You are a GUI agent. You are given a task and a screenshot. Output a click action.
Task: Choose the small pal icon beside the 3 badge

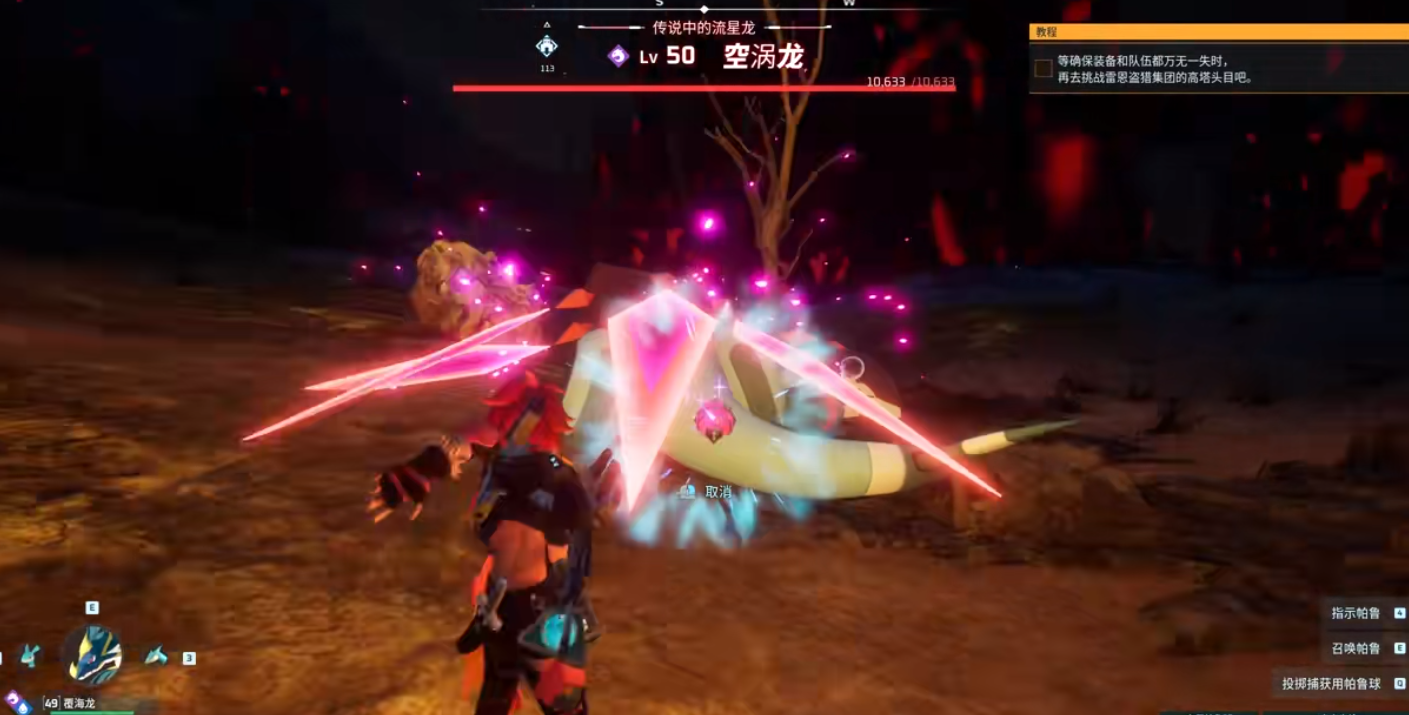point(155,656)
